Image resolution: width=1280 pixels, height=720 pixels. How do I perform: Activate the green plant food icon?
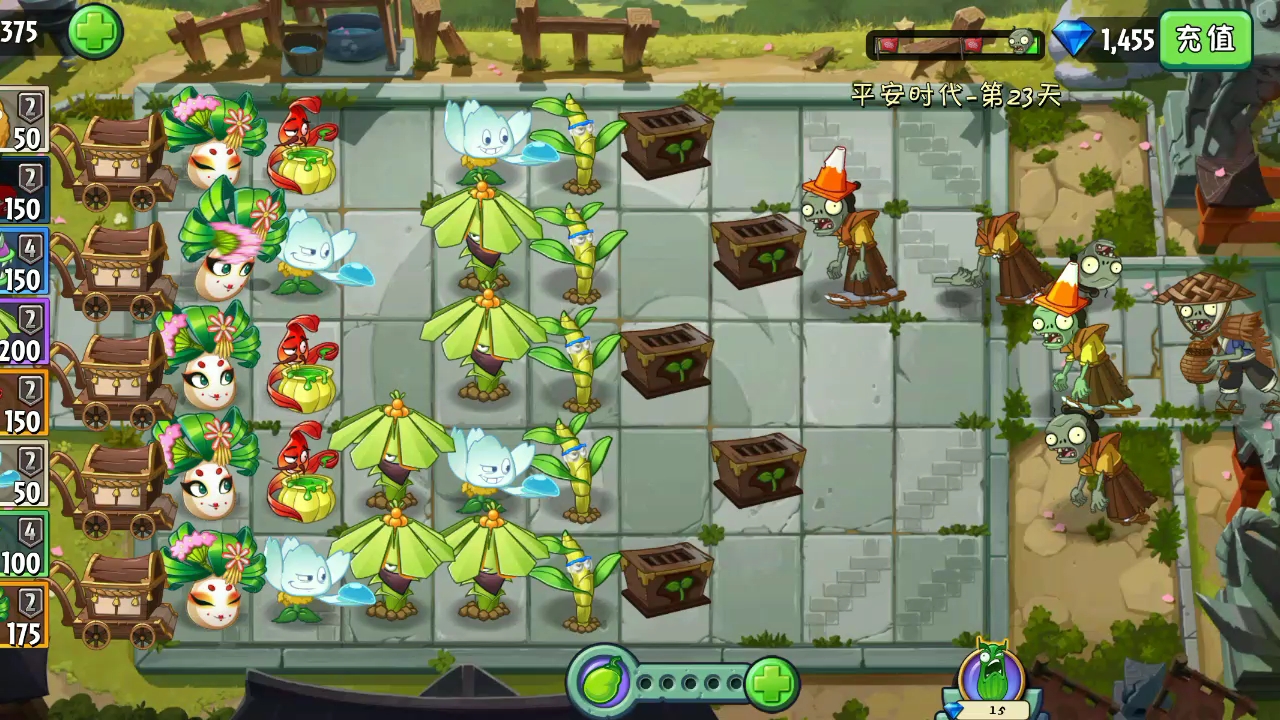point(602,683)
